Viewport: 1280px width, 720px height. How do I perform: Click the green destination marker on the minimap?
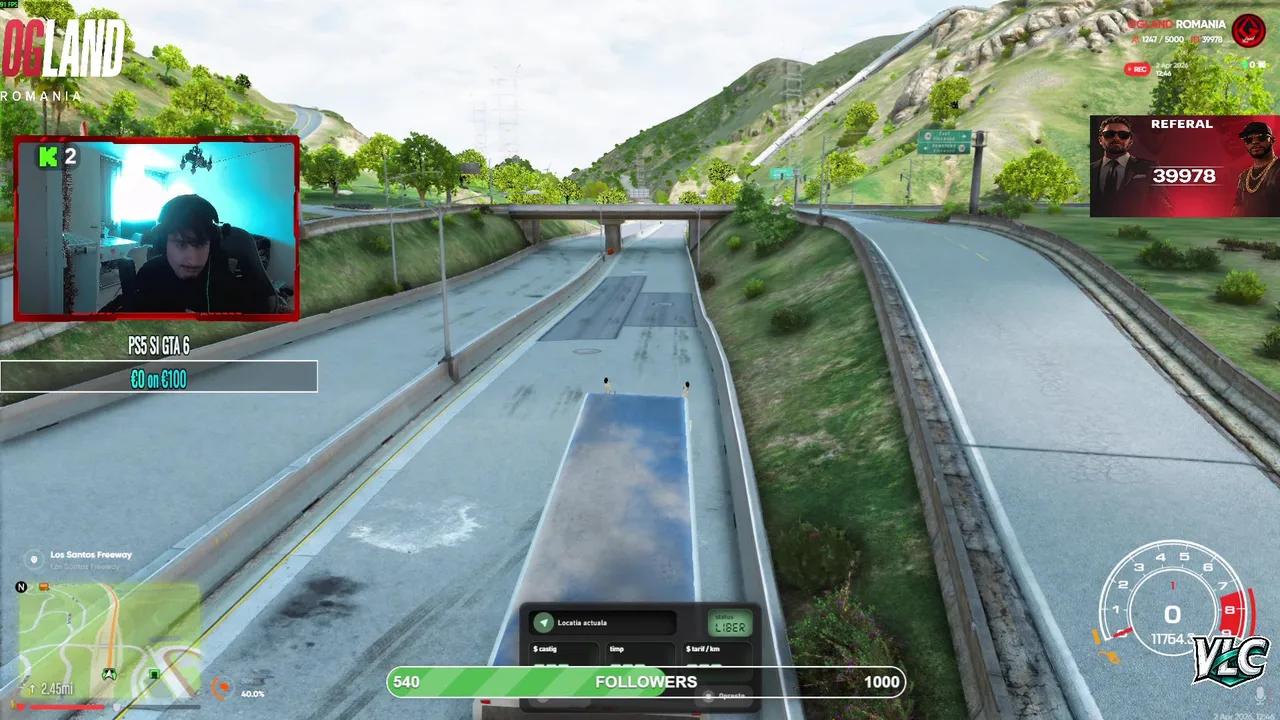tap(153, 672)
